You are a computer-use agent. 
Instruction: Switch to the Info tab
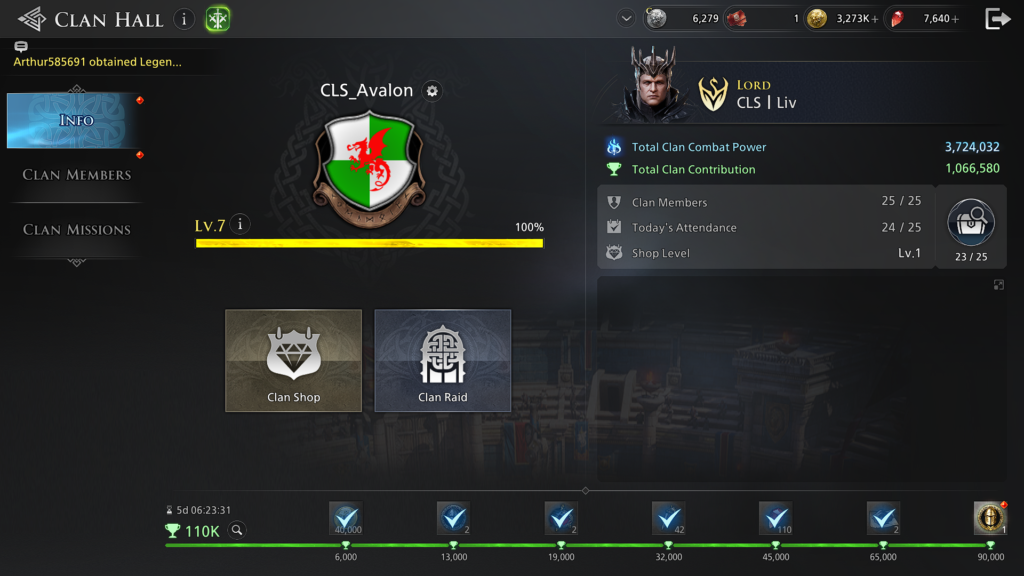tap(76, 121)
